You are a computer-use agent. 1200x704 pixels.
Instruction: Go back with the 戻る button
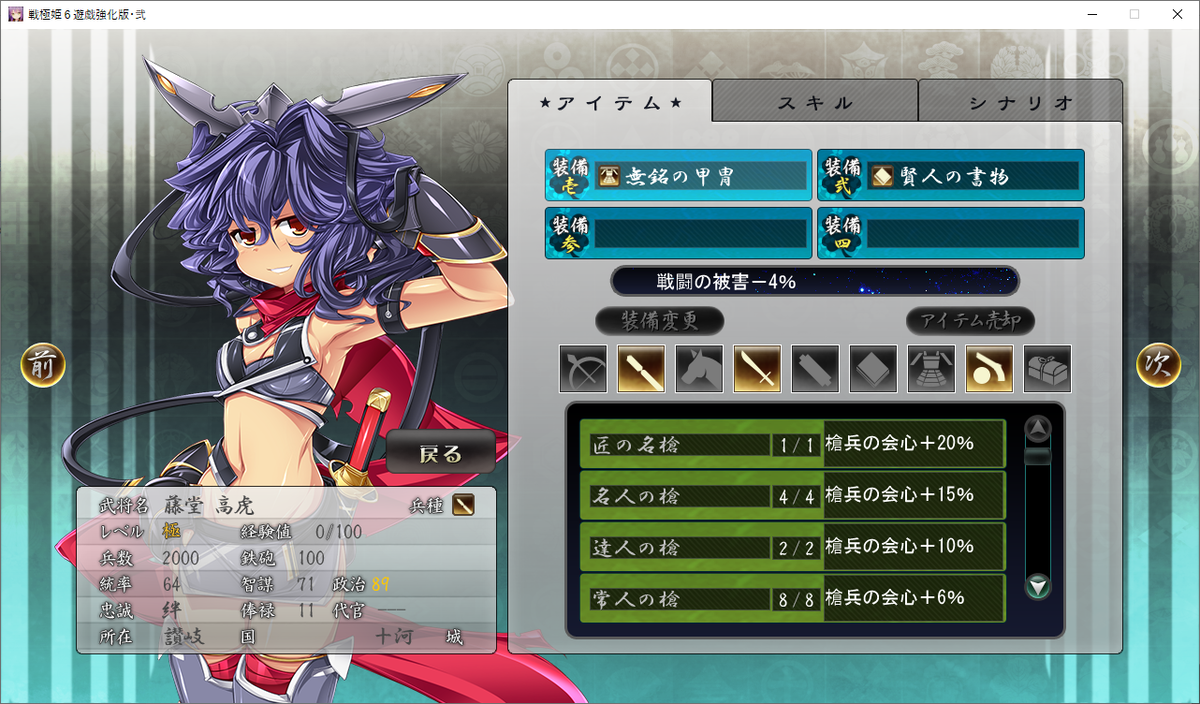(441, 453)
